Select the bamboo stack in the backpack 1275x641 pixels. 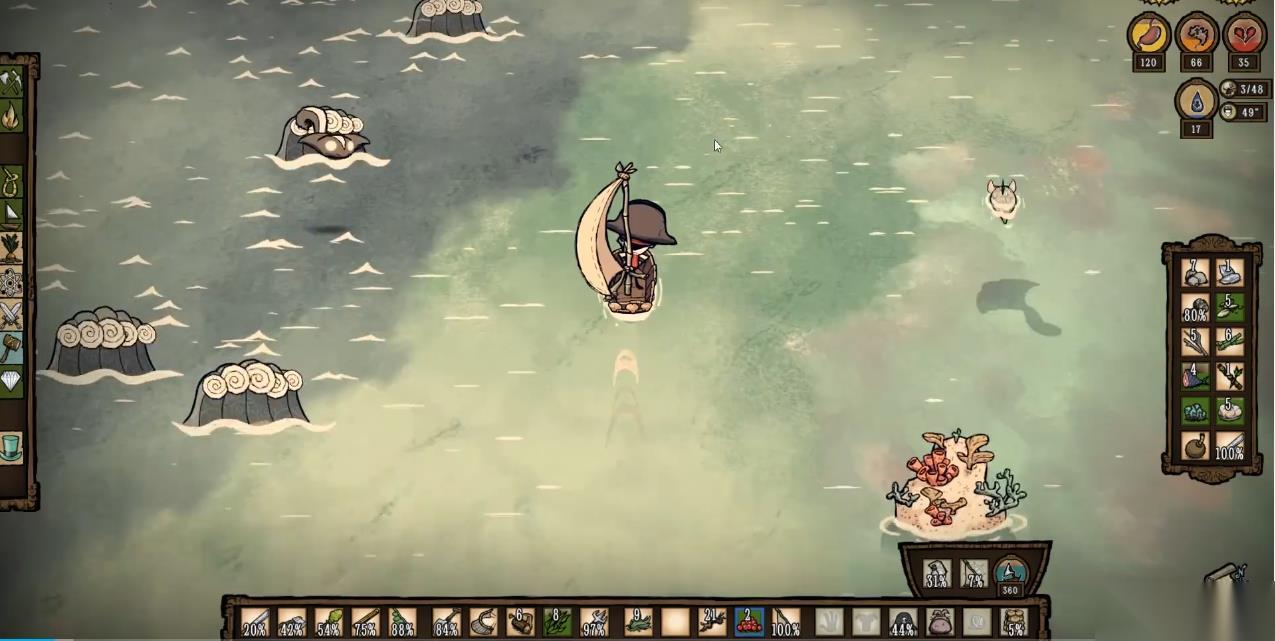click(1229, 342)
